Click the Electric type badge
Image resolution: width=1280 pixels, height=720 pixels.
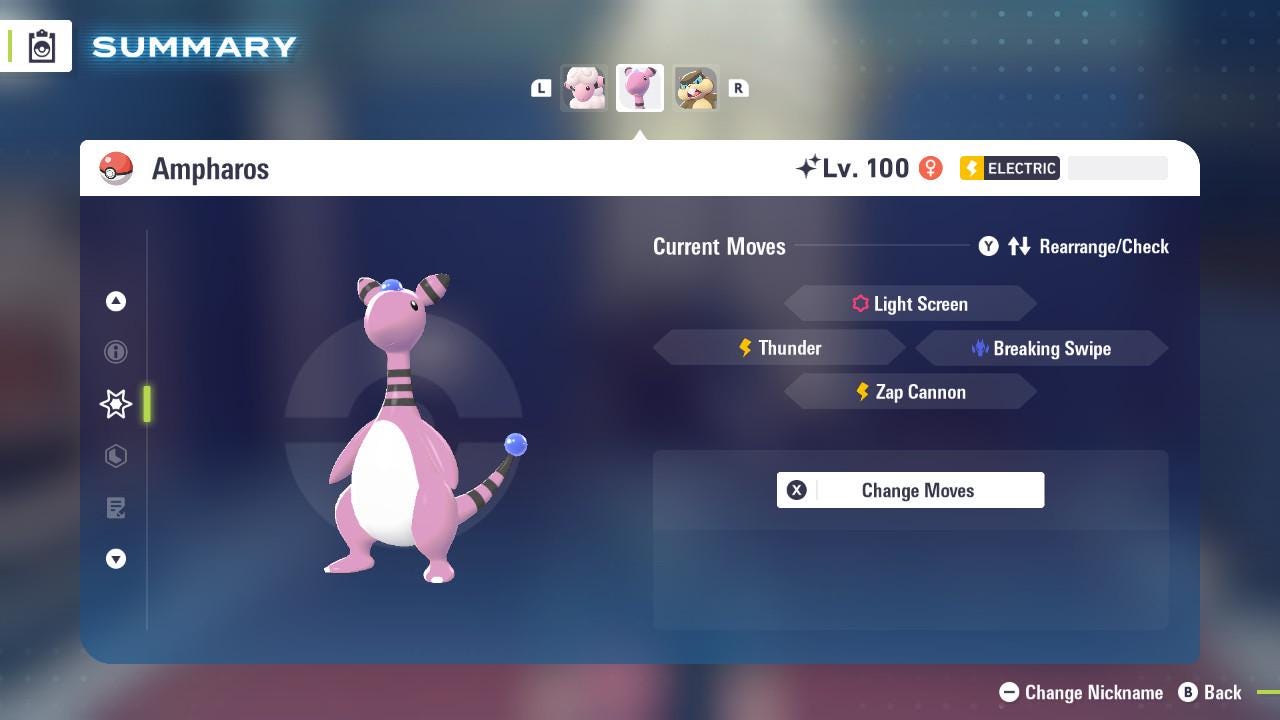coord(1009,168)
